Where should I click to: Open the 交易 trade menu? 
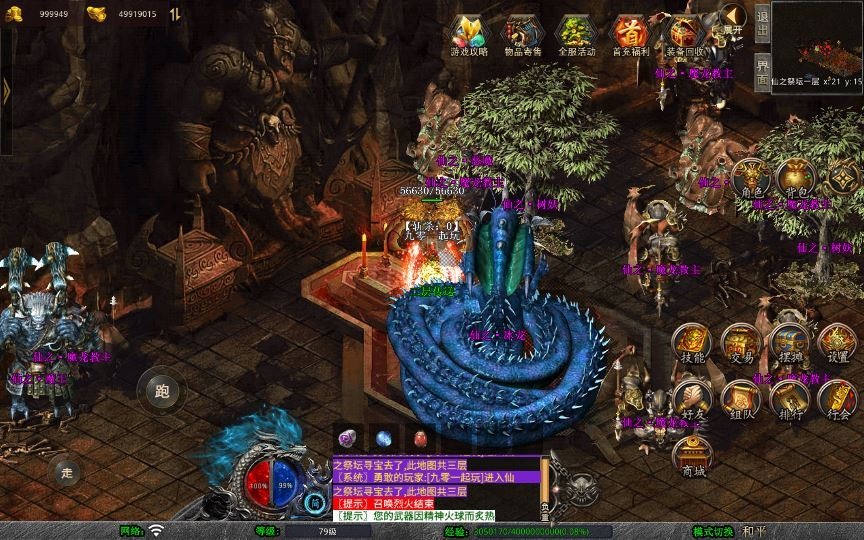coord(740,345)
